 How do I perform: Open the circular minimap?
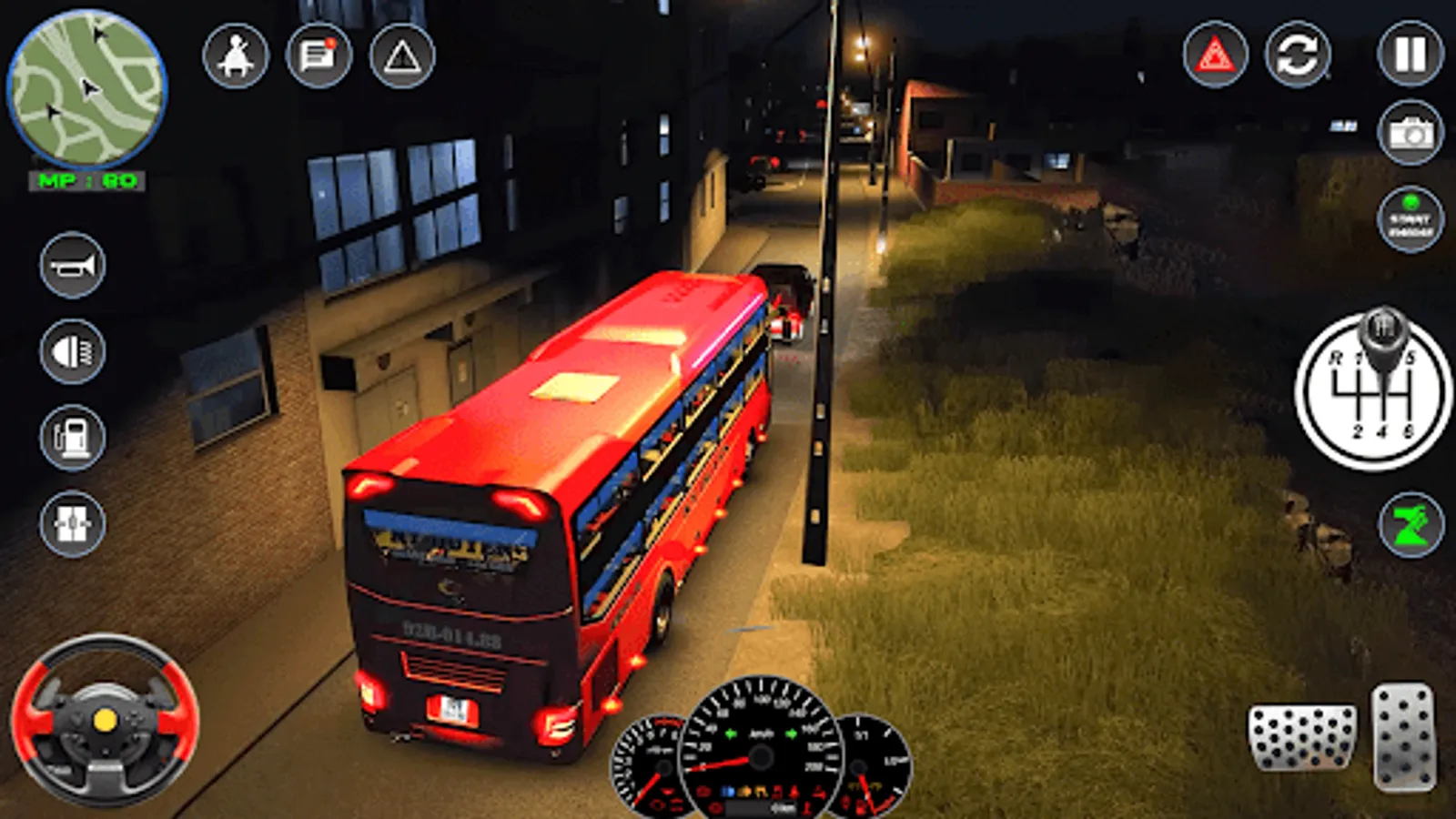(86, 88)
